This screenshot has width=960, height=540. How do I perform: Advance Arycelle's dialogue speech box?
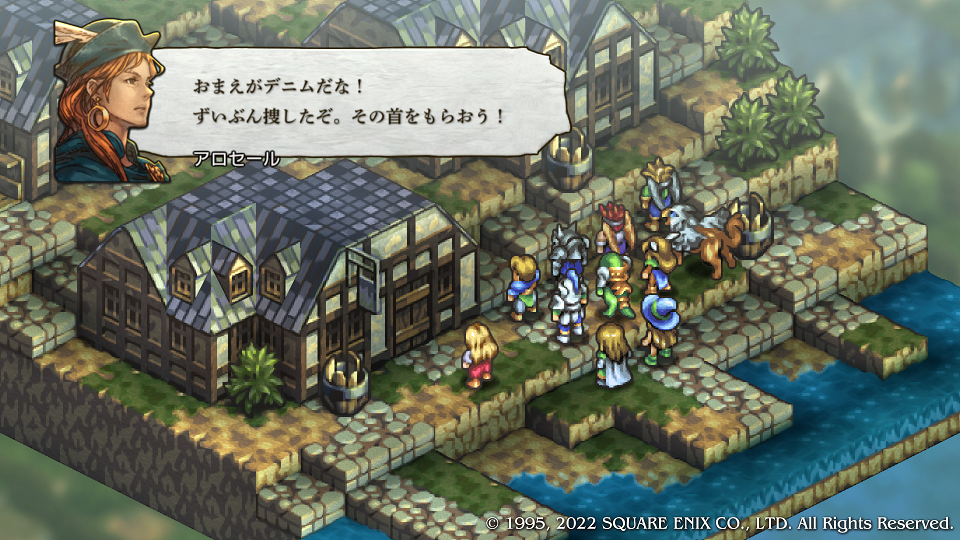(360, 103)
